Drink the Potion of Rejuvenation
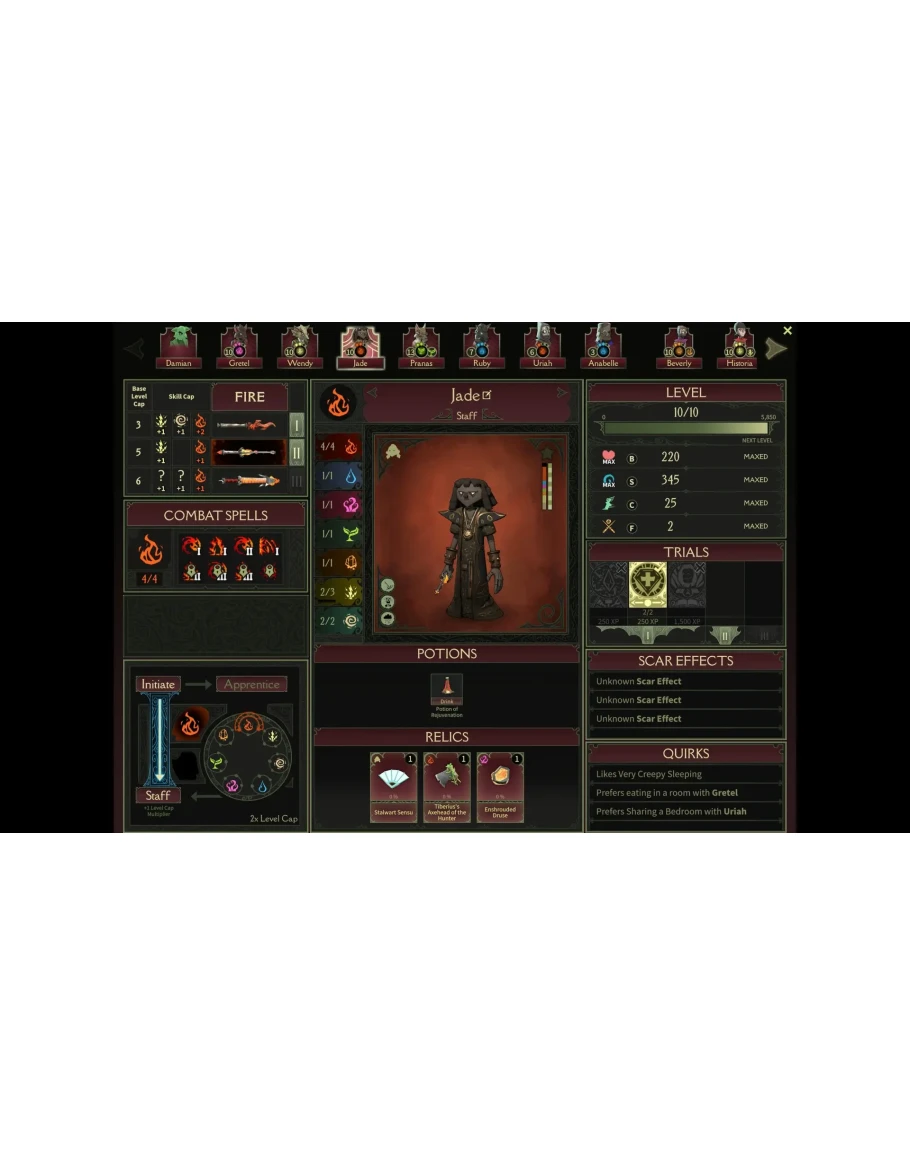The height and width of the screenshot is (1155, 910). click(x=446, y=689)
